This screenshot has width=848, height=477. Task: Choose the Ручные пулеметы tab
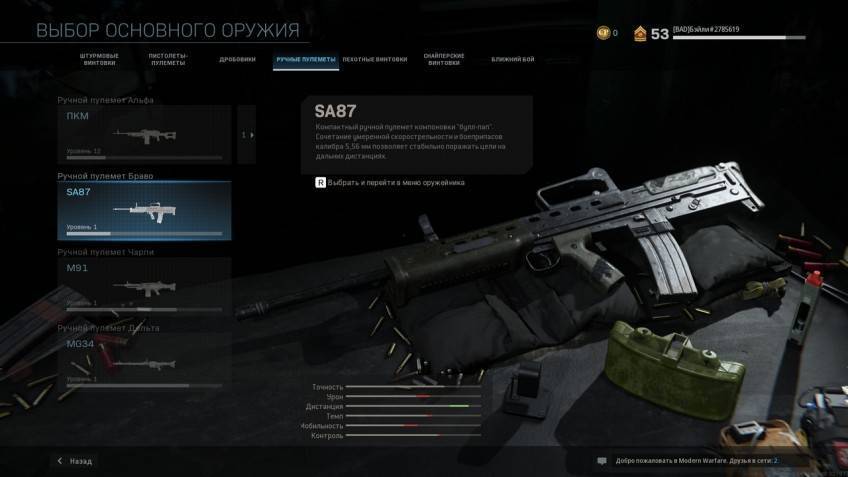[305, 59]
